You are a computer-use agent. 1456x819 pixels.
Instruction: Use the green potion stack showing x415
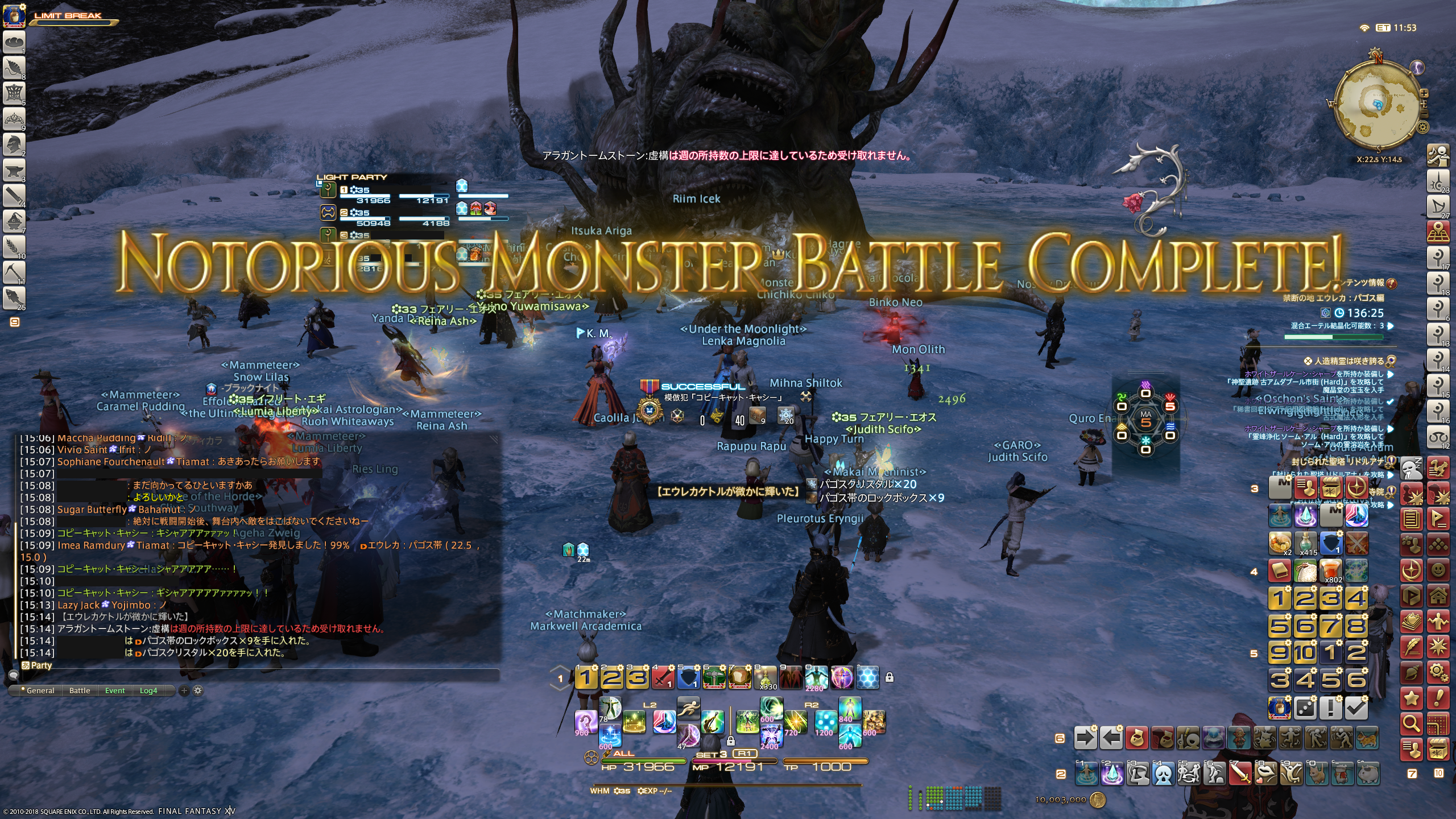pos(1305,543)
